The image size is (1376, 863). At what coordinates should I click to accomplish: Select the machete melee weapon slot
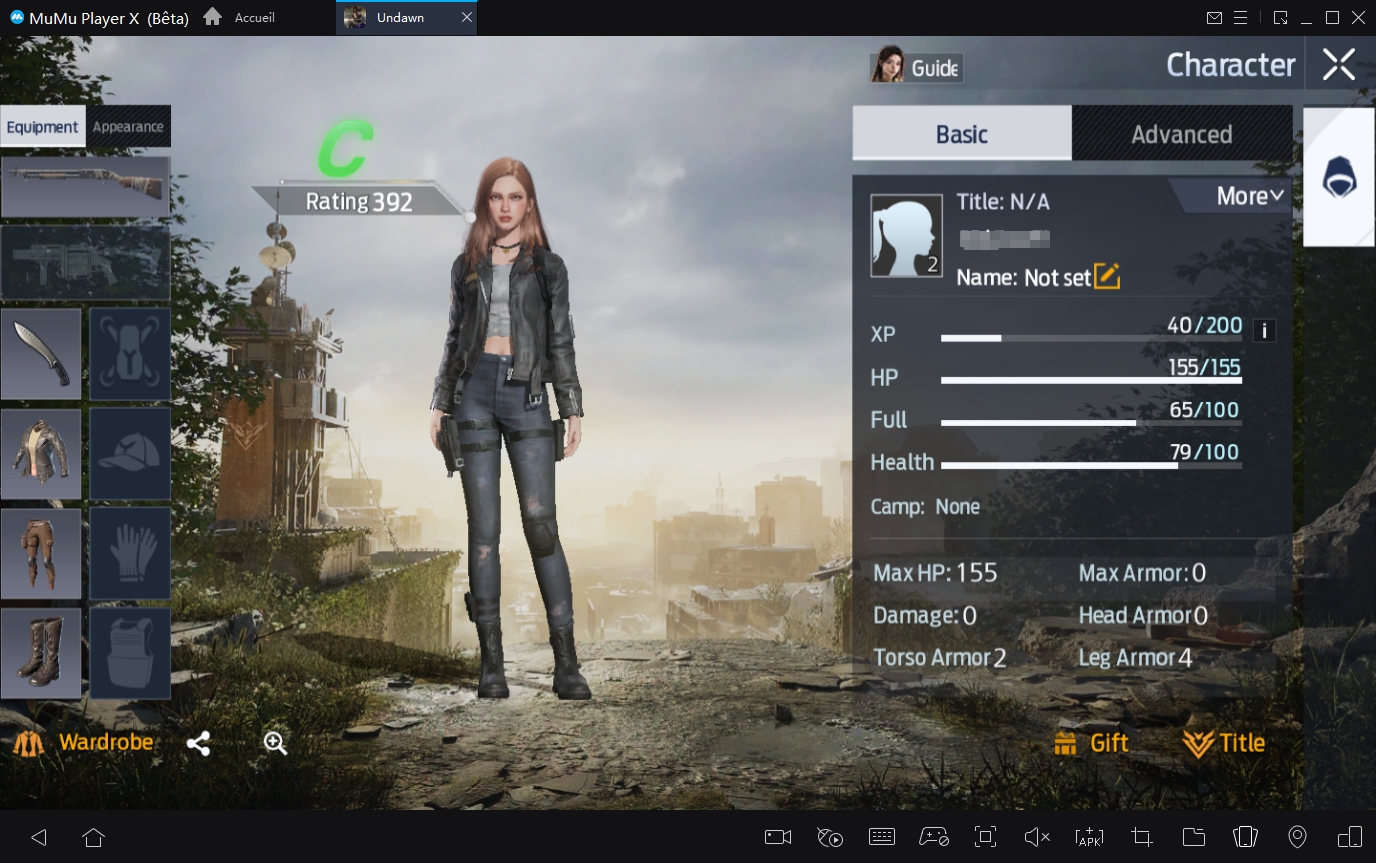[x=41, y=354]
